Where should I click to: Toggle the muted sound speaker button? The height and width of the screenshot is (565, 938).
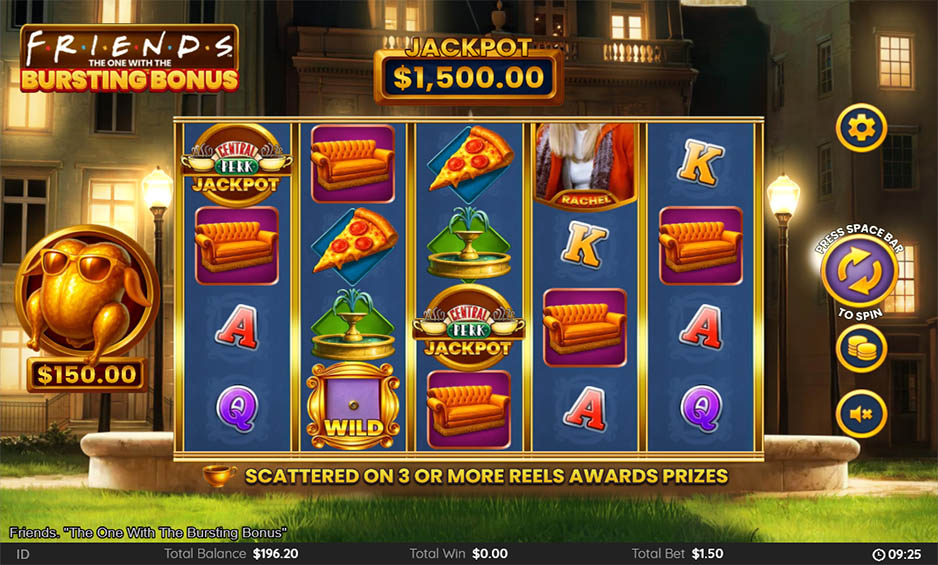point(861,413)
